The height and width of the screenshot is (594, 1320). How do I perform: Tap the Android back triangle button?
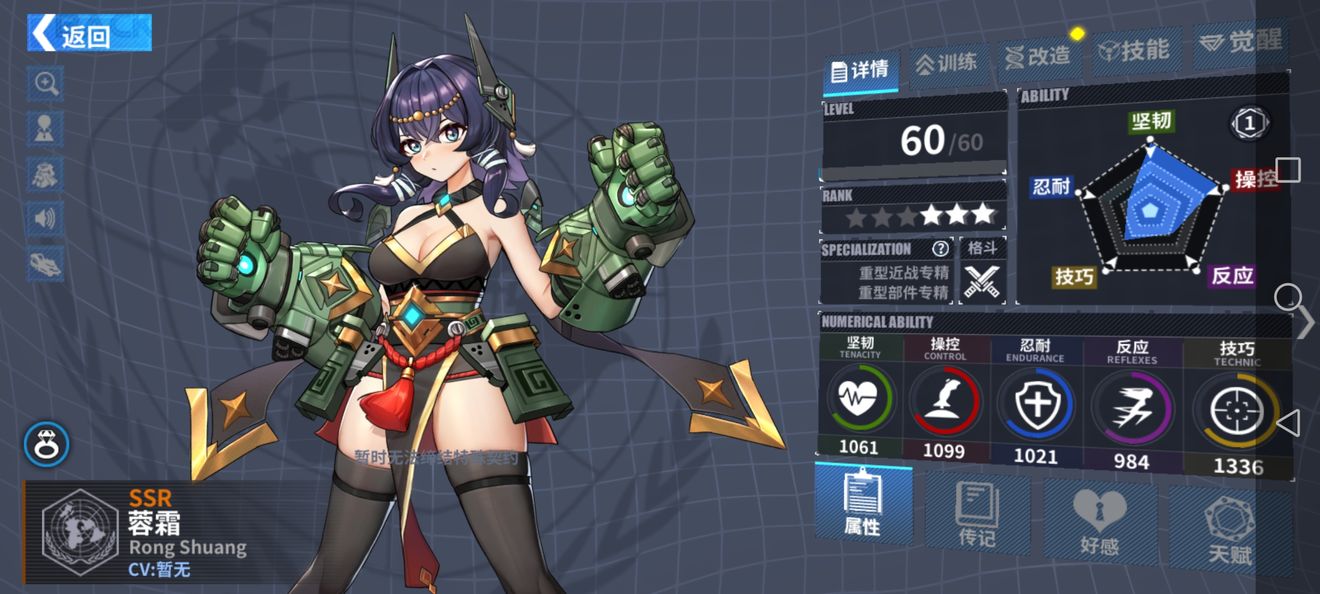click(1288, 423)
